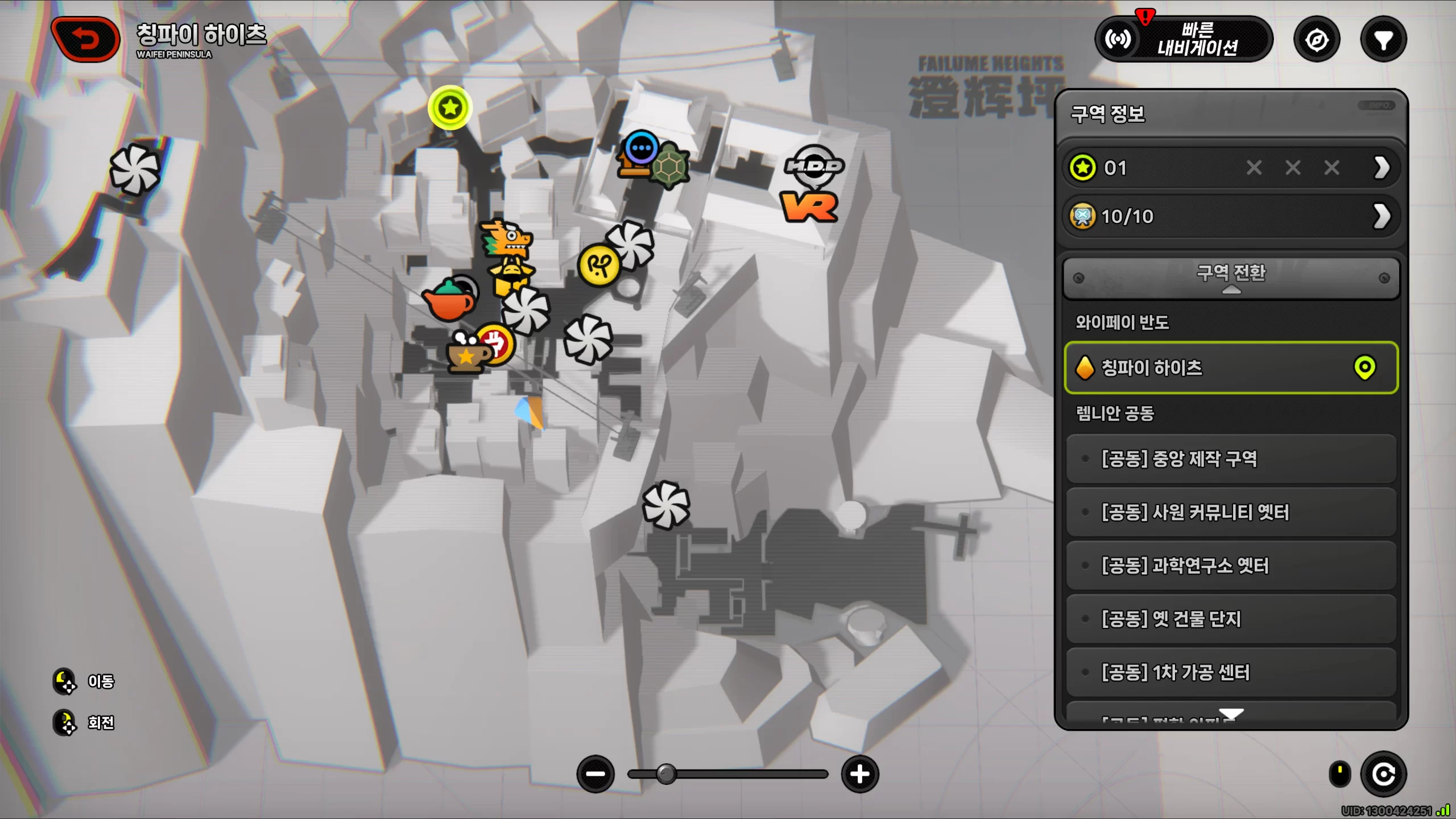Screen dimensions: 1456x819
Task: Select 칭파이 하이츠 in the area list
Action: point(1231,368)
